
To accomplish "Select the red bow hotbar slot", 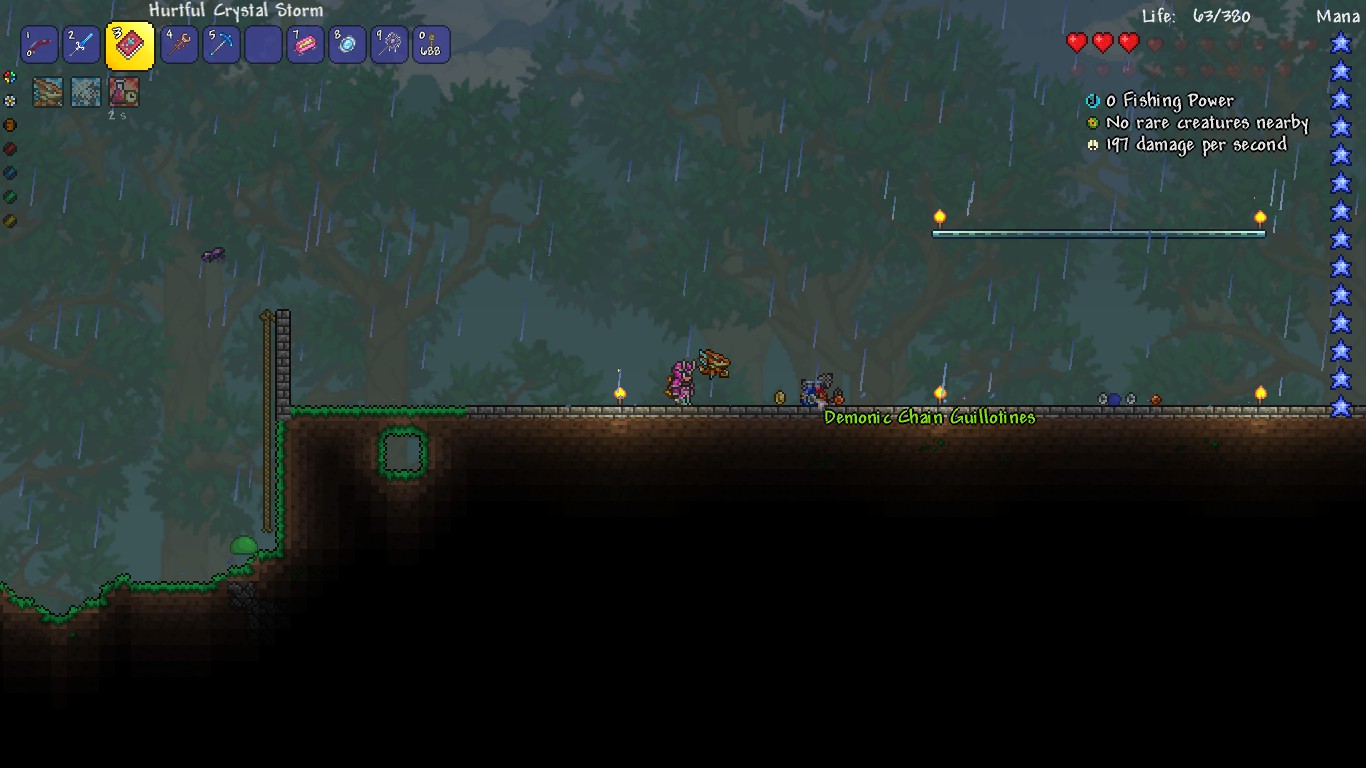I will 40,45.
